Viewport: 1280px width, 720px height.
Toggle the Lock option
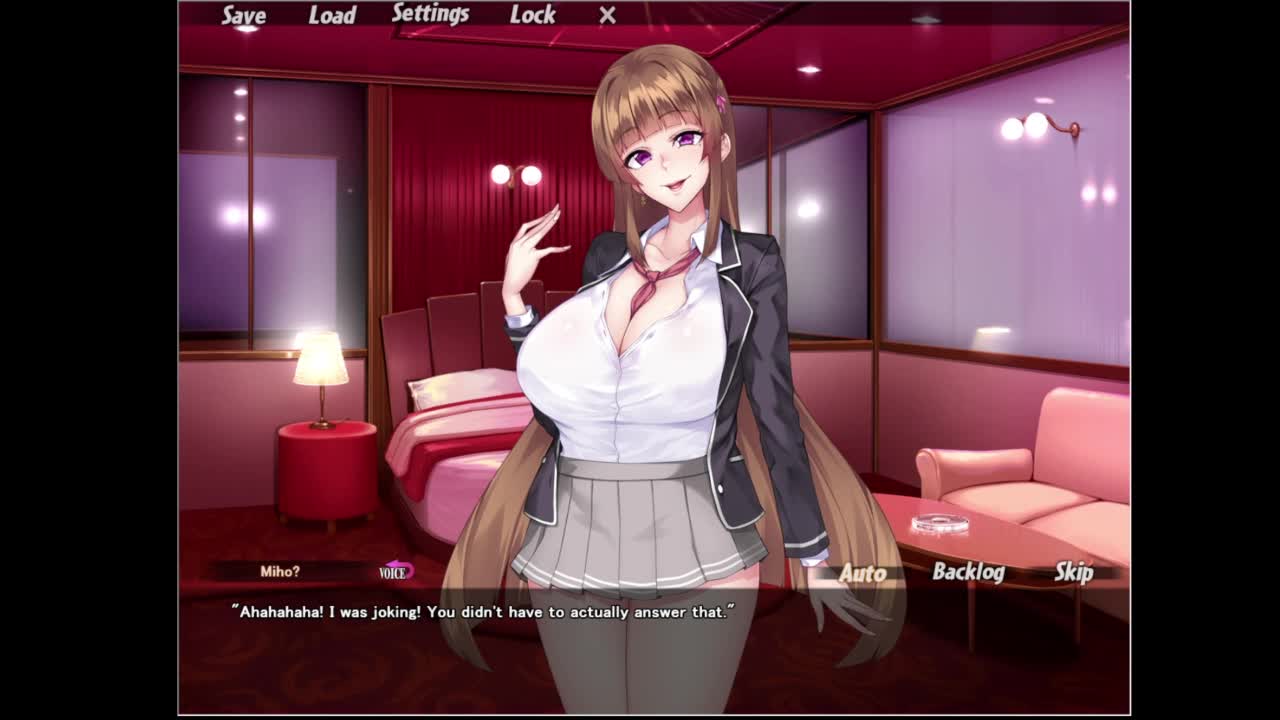point(532,15)
